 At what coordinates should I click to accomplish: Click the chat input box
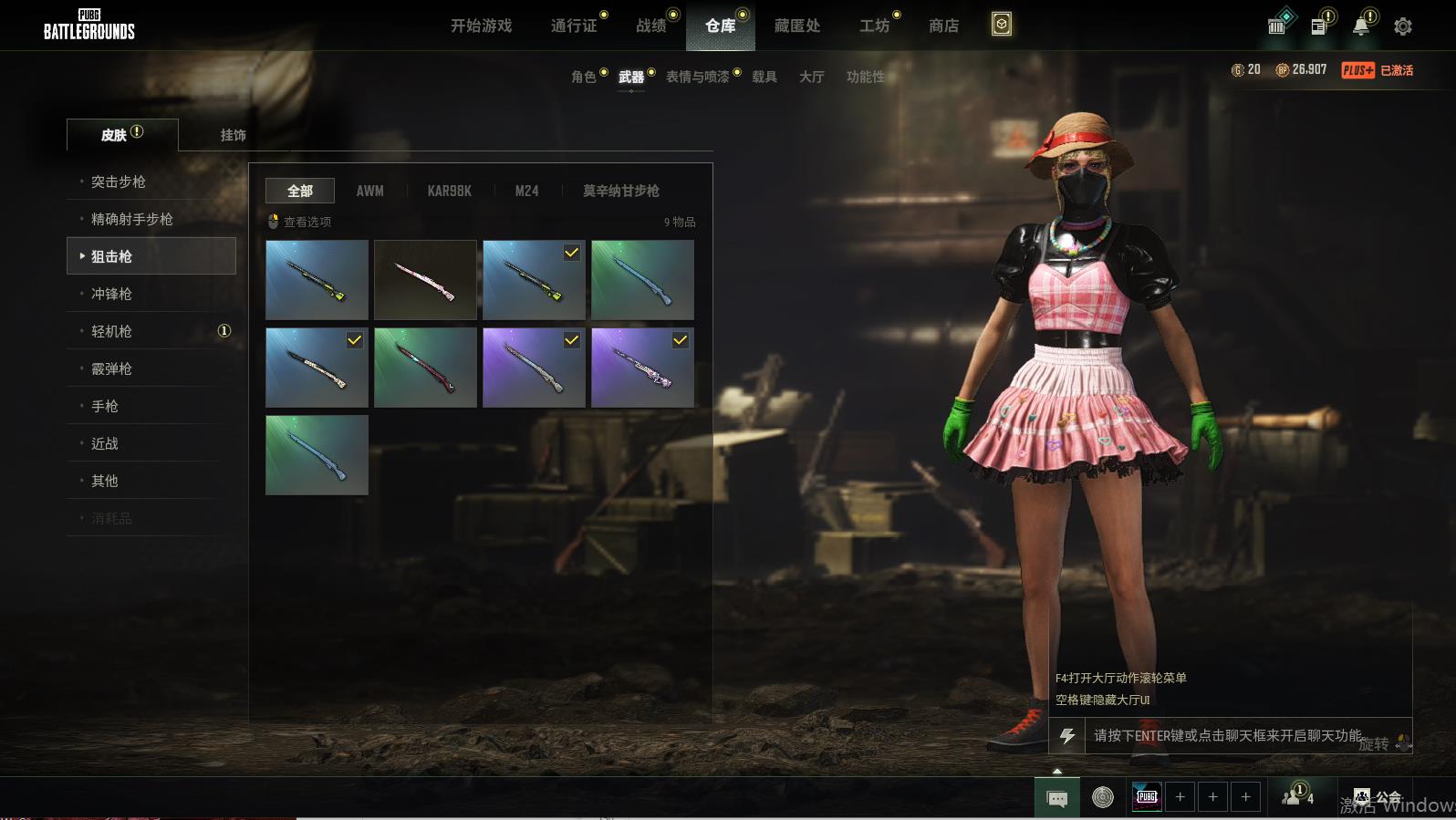point(1227,735)
